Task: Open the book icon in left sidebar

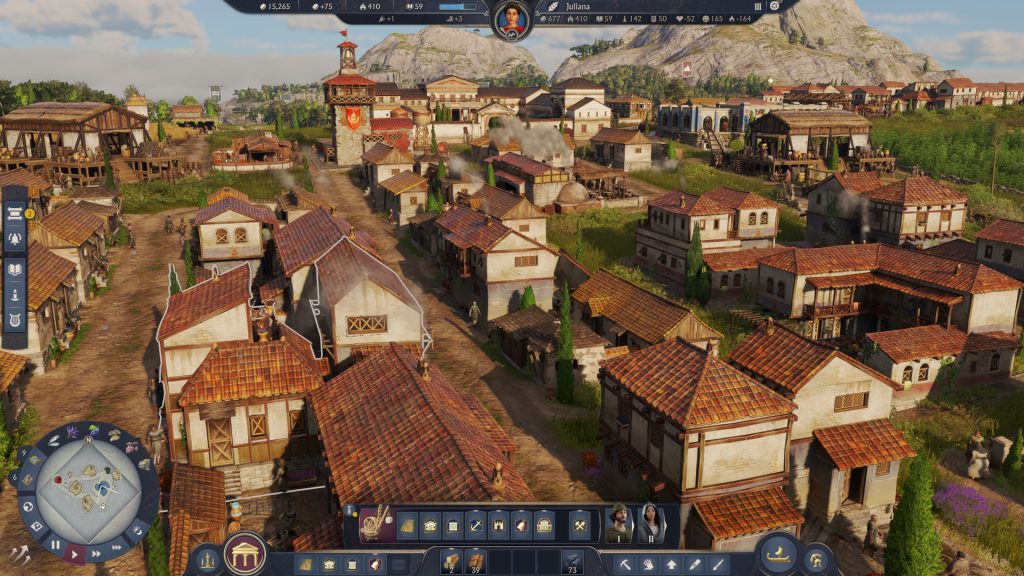Action: 15,267
